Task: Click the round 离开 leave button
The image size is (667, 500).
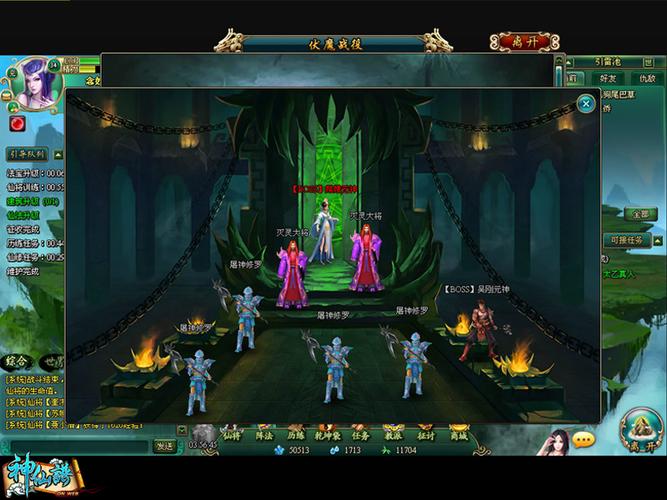Action: 638,428
